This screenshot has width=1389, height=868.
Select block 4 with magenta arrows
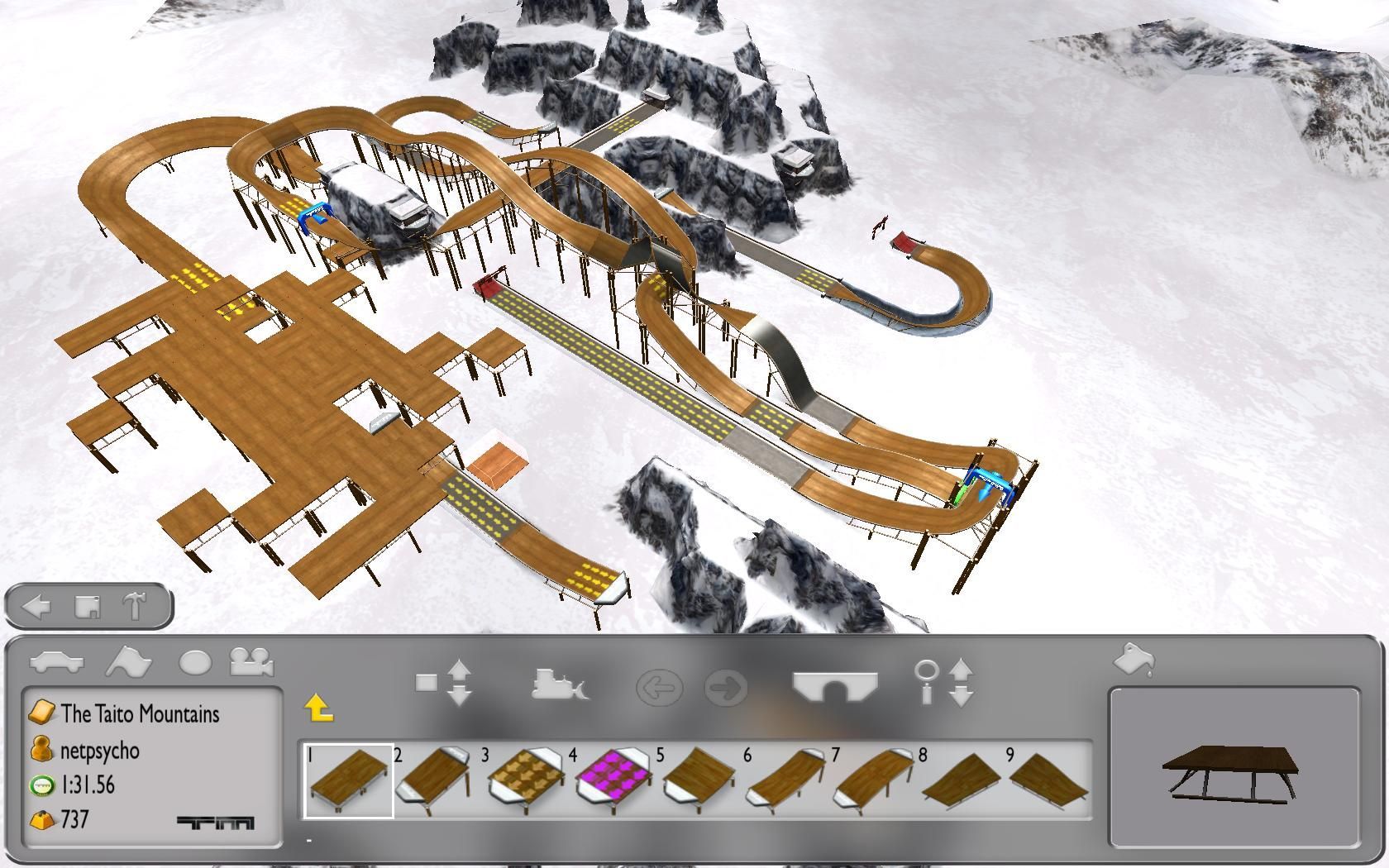click(x=613, y=781)
